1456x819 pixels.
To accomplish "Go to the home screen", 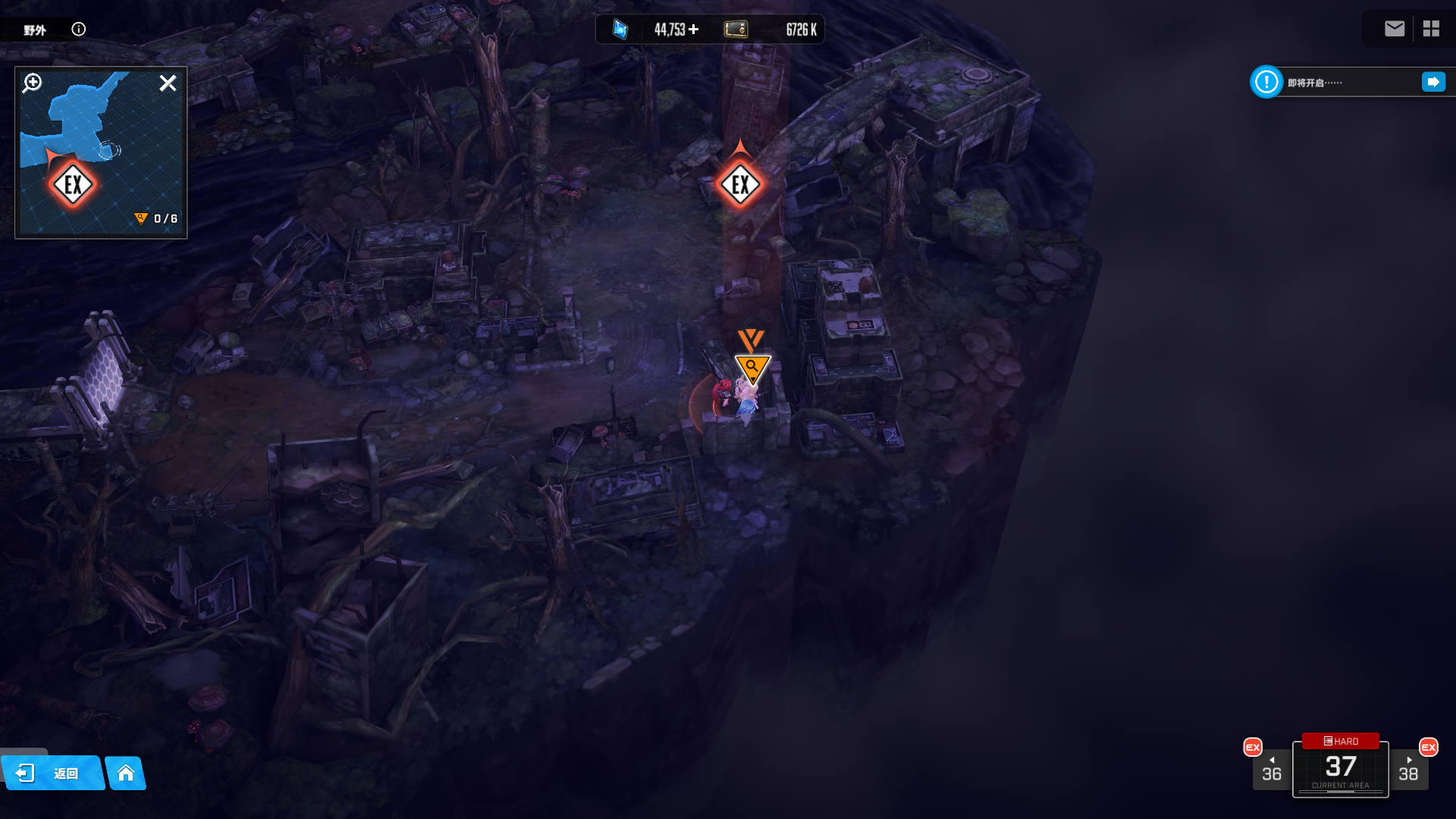I will 126,773.
